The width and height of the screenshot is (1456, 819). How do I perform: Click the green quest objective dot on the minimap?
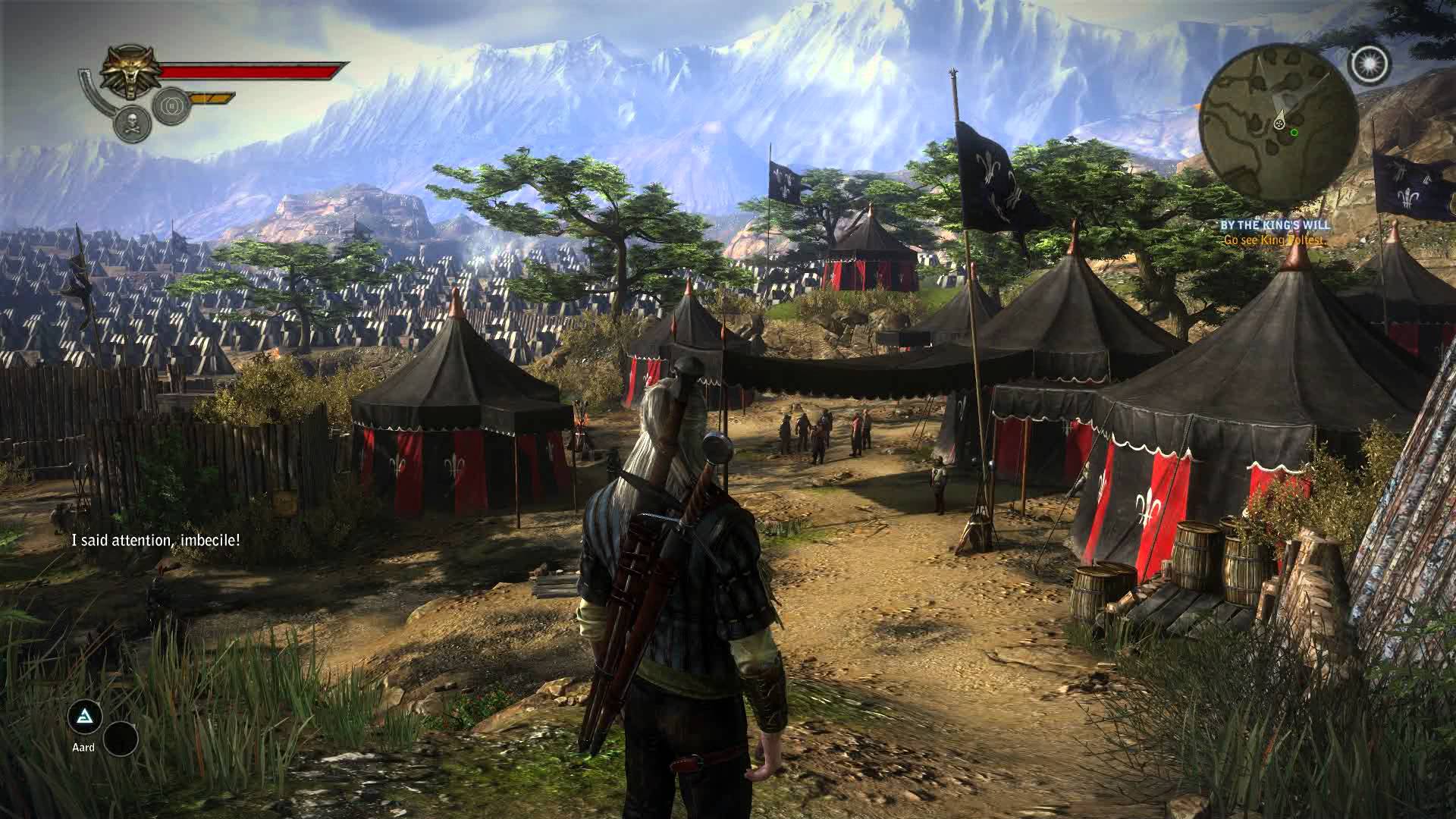click(x=1294, y=133)
